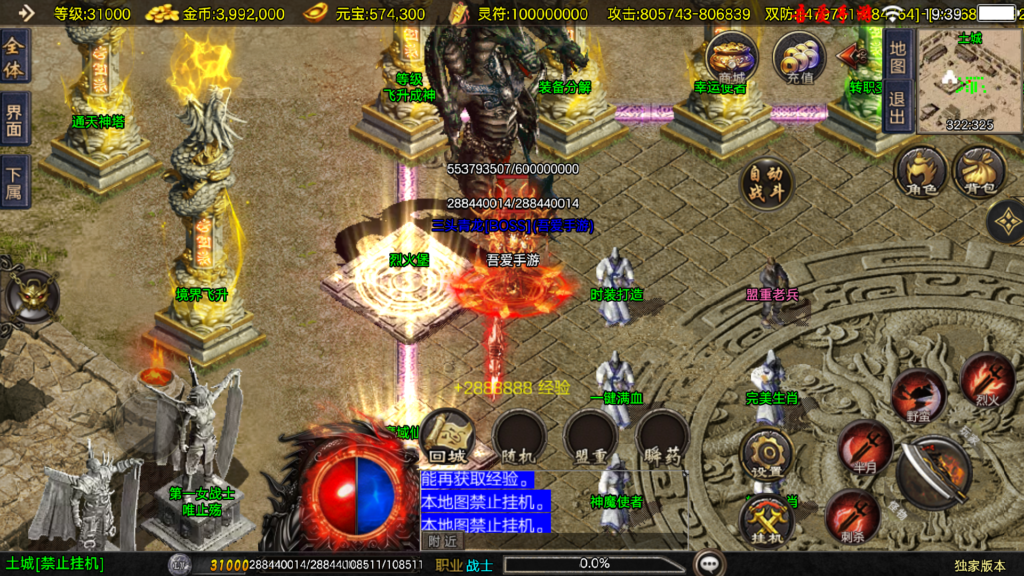Toggle 自动战斗 auto battle
1024x576 pixels.
pyautogui.click(x=766, y=183)
